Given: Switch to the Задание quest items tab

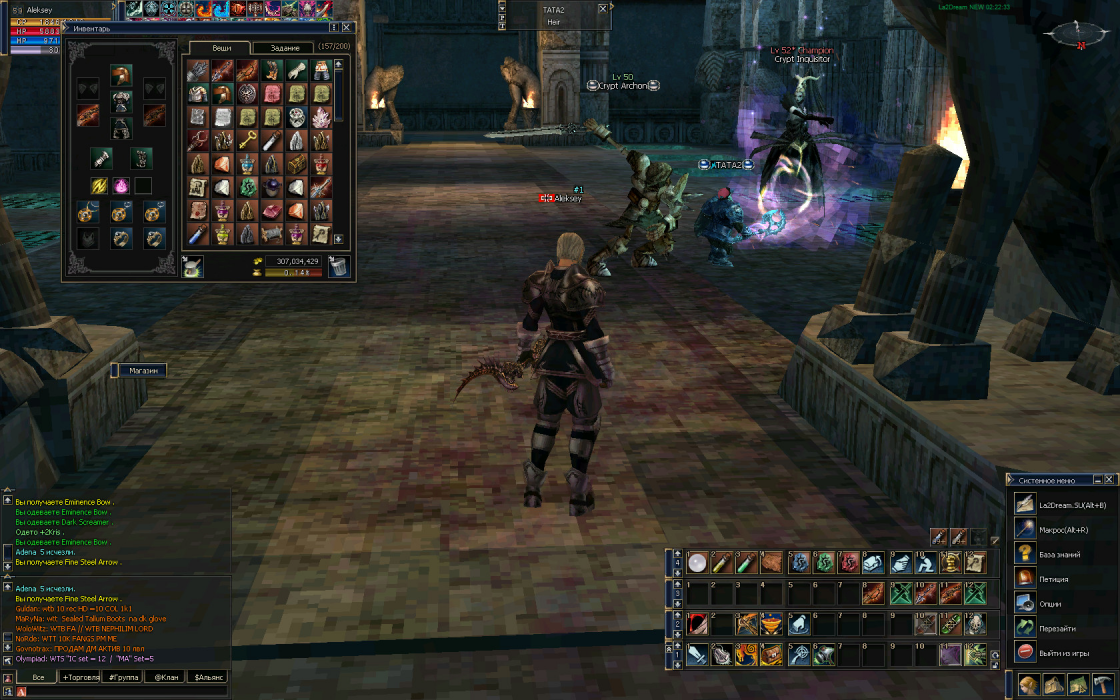Looking at the screenshot, I should click(x=285, y=48).
